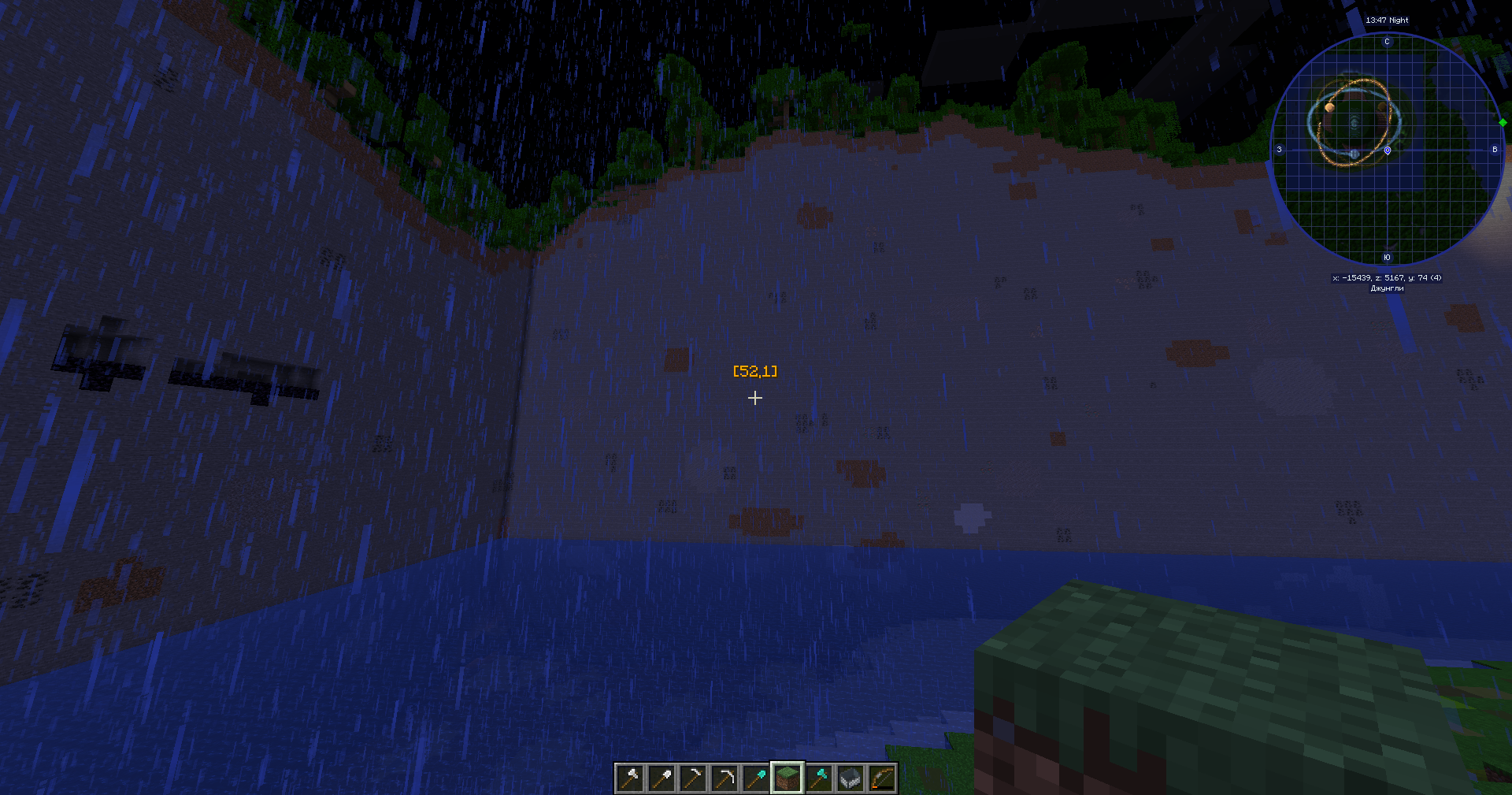
Task: Select the iron shovel hotbar slot
Action: pyautogui.click(x=661, y=778)
